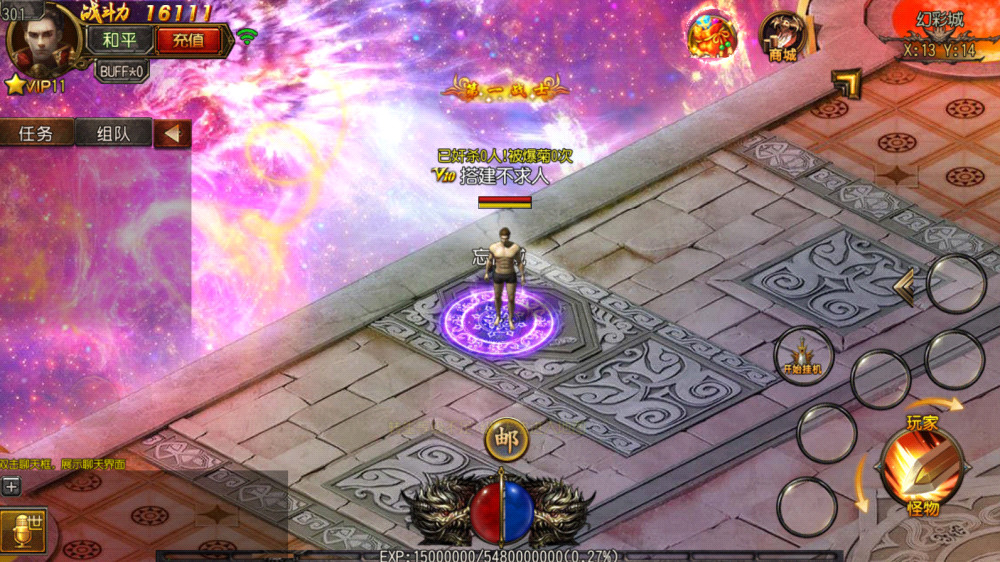Open the 幻彩城 minimap
Viewport: 1000px width, 562px height.
[x=938, y=30]
